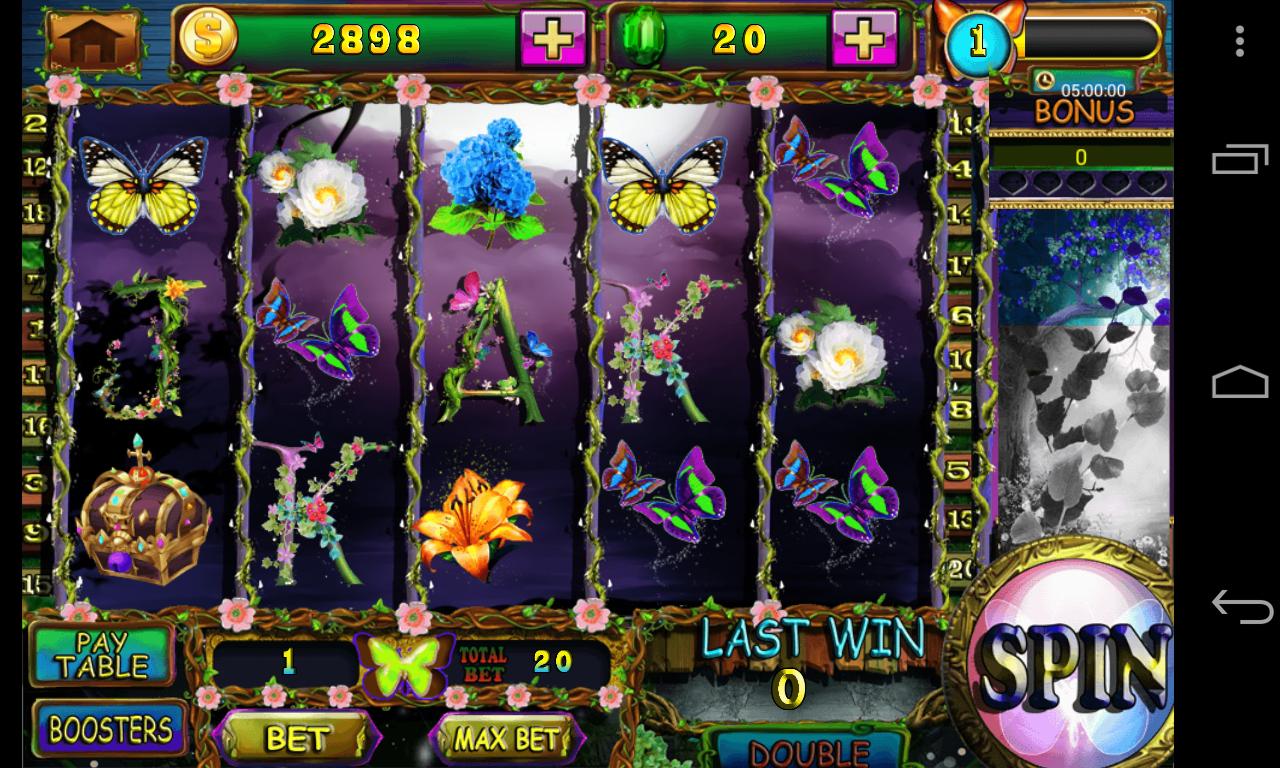
Task: Show recent apps with the Android button
Action: pyautogui.click(x=1240, y=160)
